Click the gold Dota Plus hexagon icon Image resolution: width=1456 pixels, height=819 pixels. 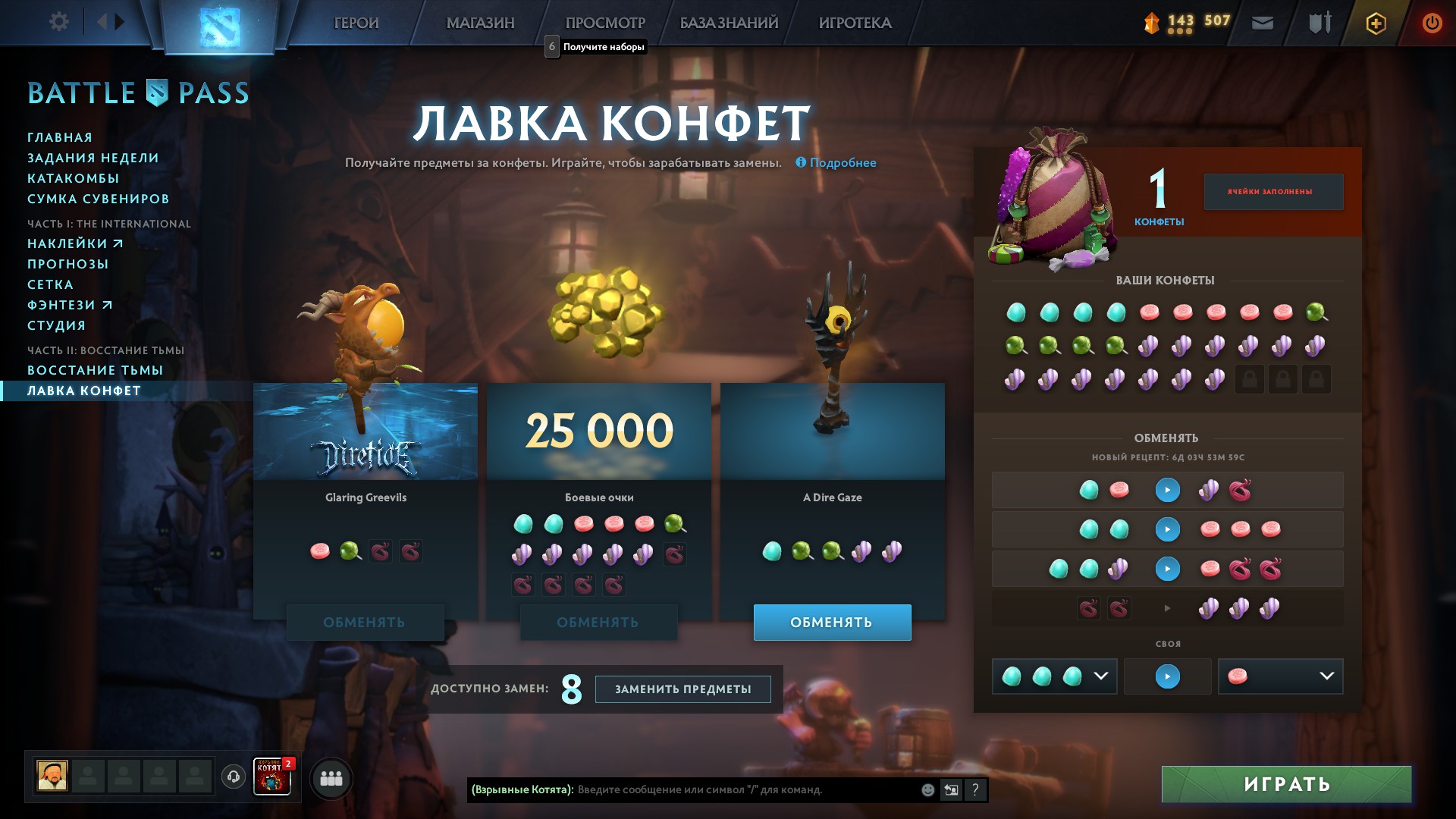coord(1376,23)
